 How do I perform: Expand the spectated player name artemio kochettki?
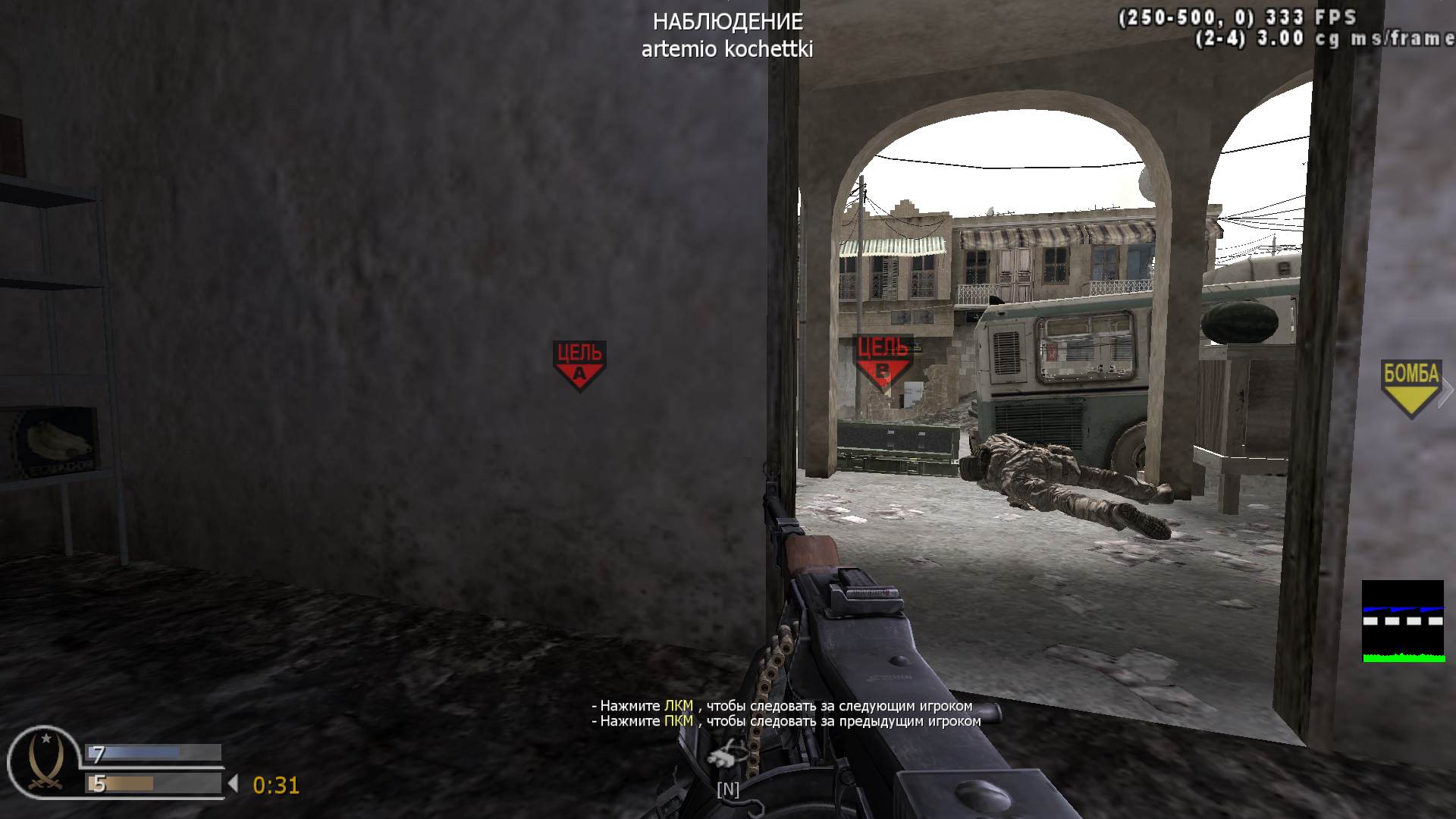(727, 49)
